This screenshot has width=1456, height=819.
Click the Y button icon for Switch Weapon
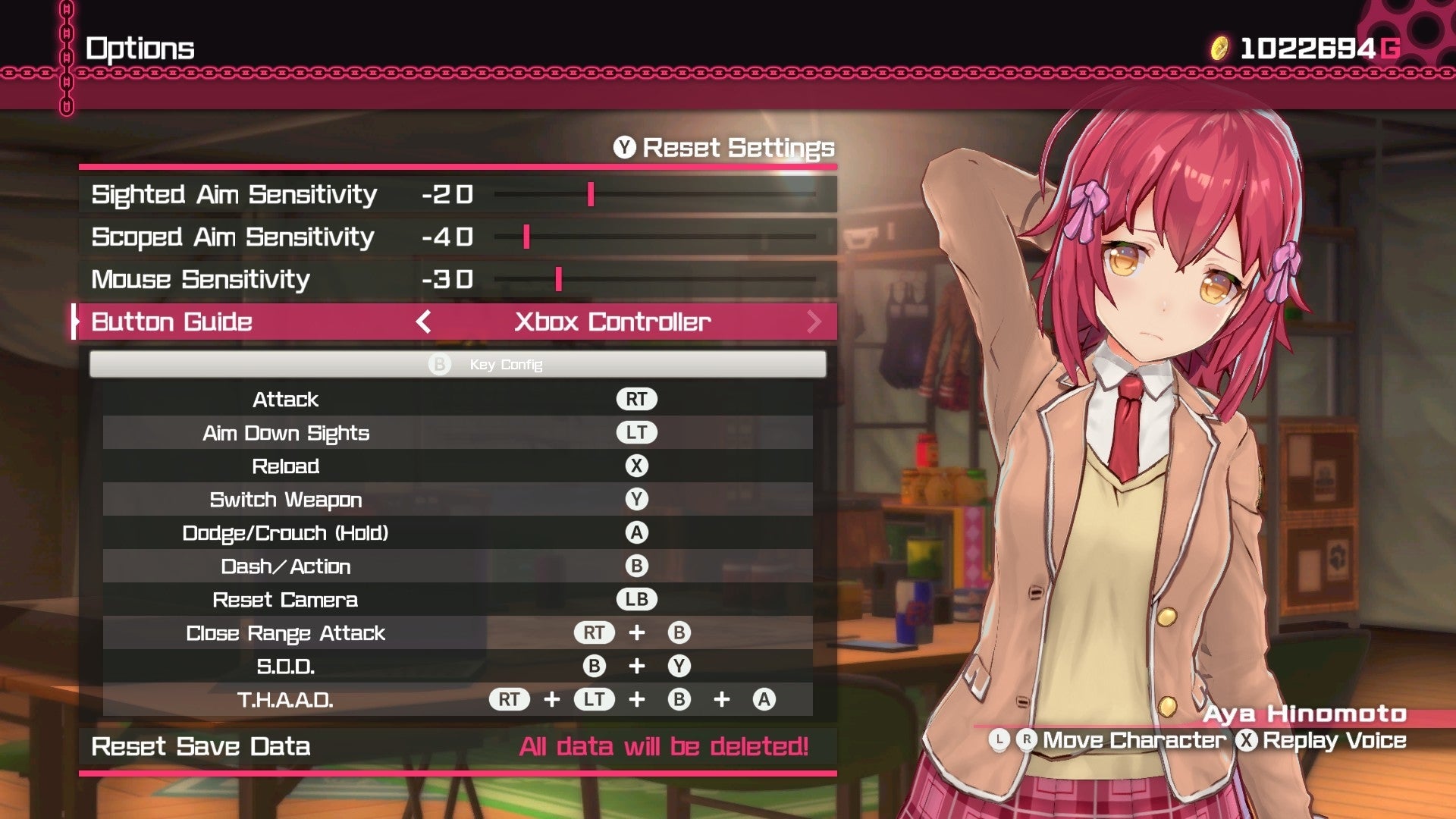point(637,499)
